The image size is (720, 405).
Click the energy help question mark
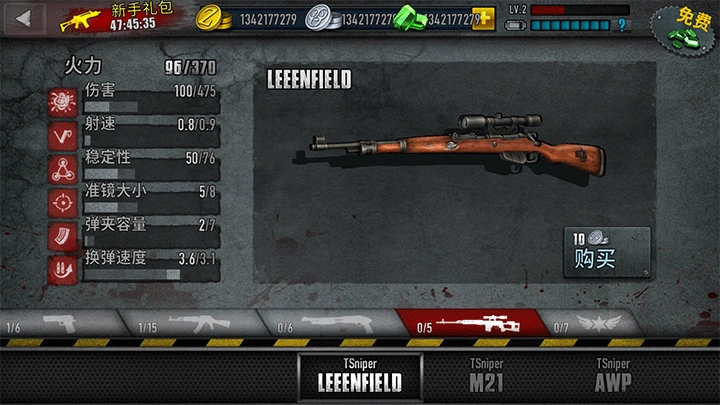click(x=621, y=25)
